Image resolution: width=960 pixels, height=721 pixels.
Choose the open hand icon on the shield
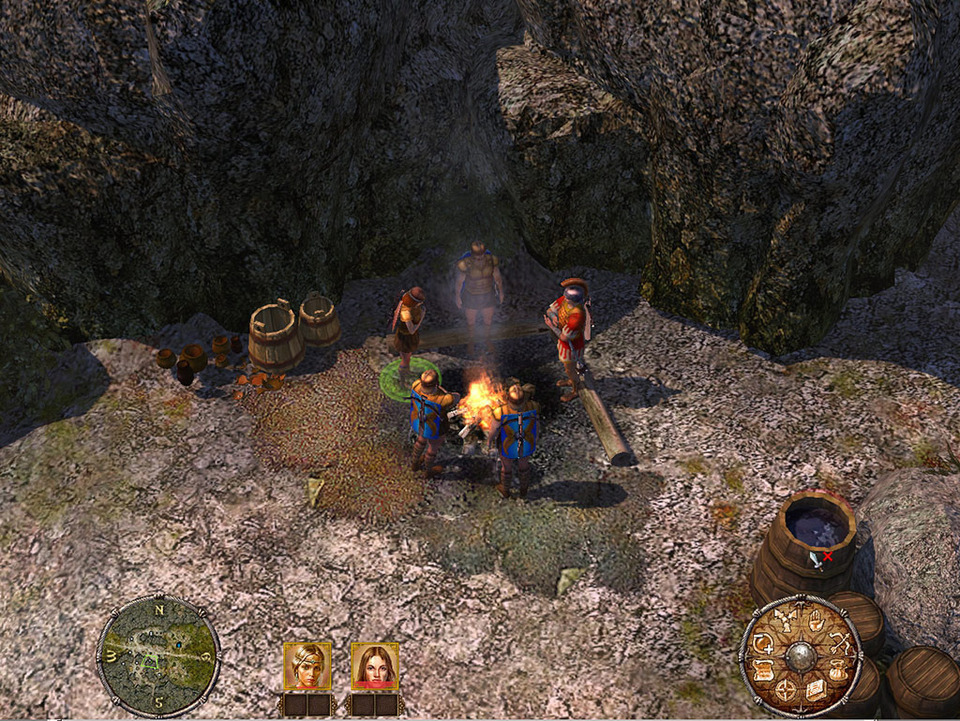coord(816,623)
